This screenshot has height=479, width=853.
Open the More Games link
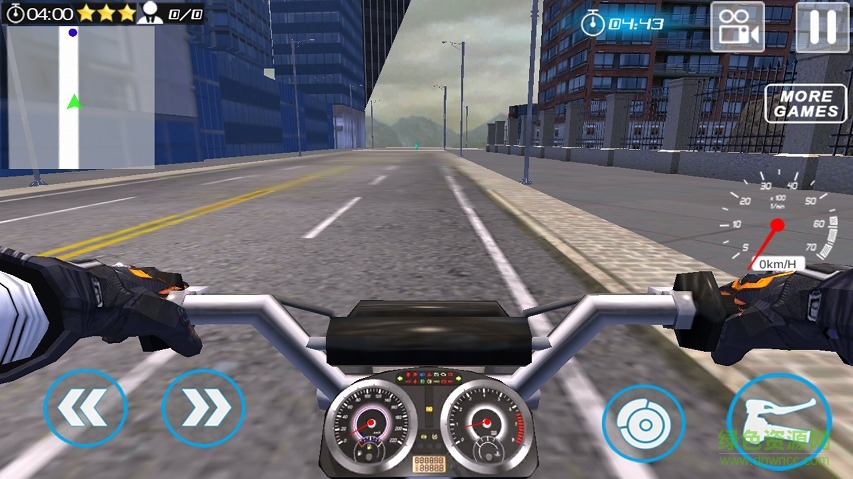(806, 103)
